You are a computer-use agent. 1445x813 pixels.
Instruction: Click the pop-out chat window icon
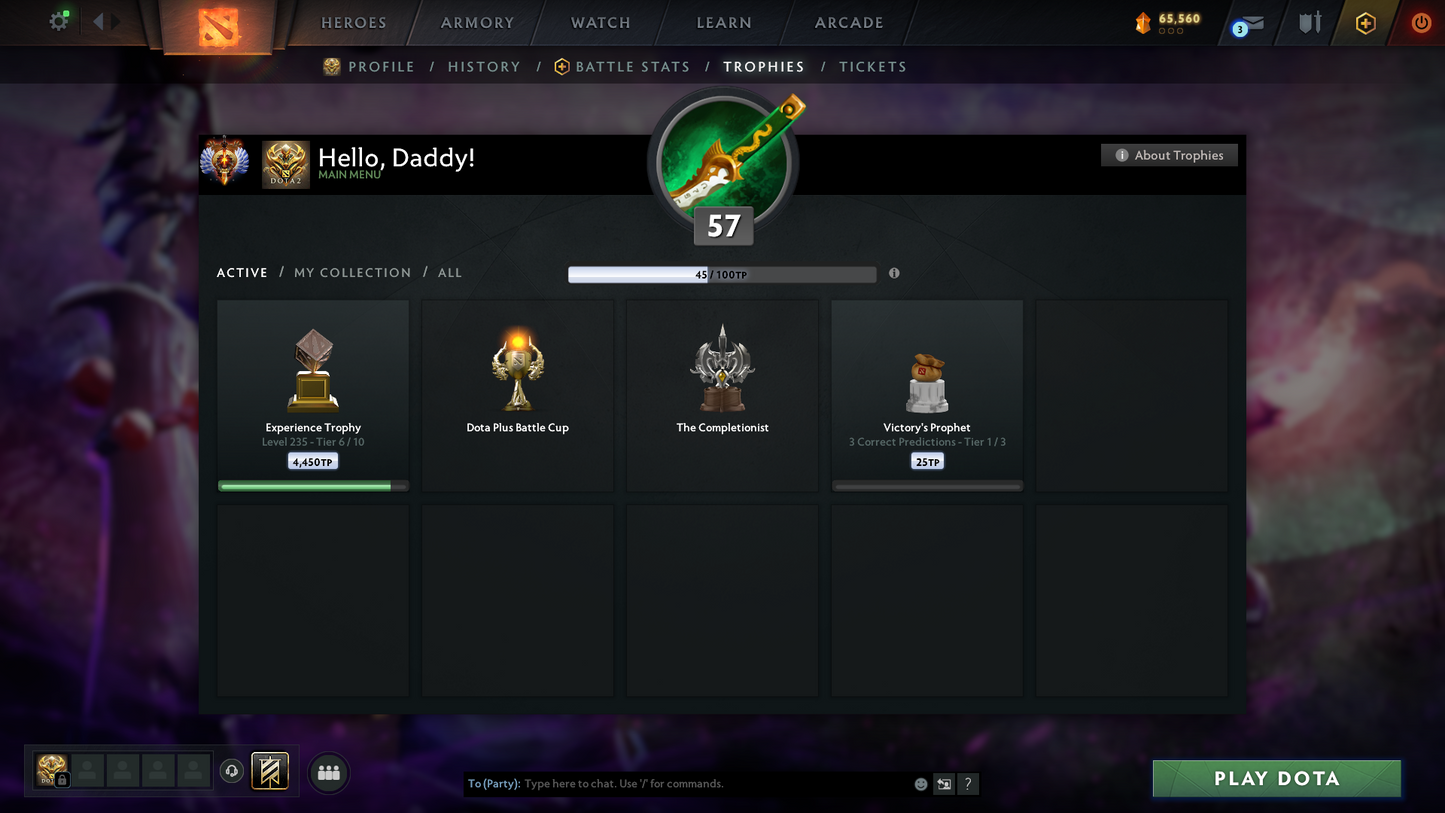pyautogui.click(x=943, y=784)
